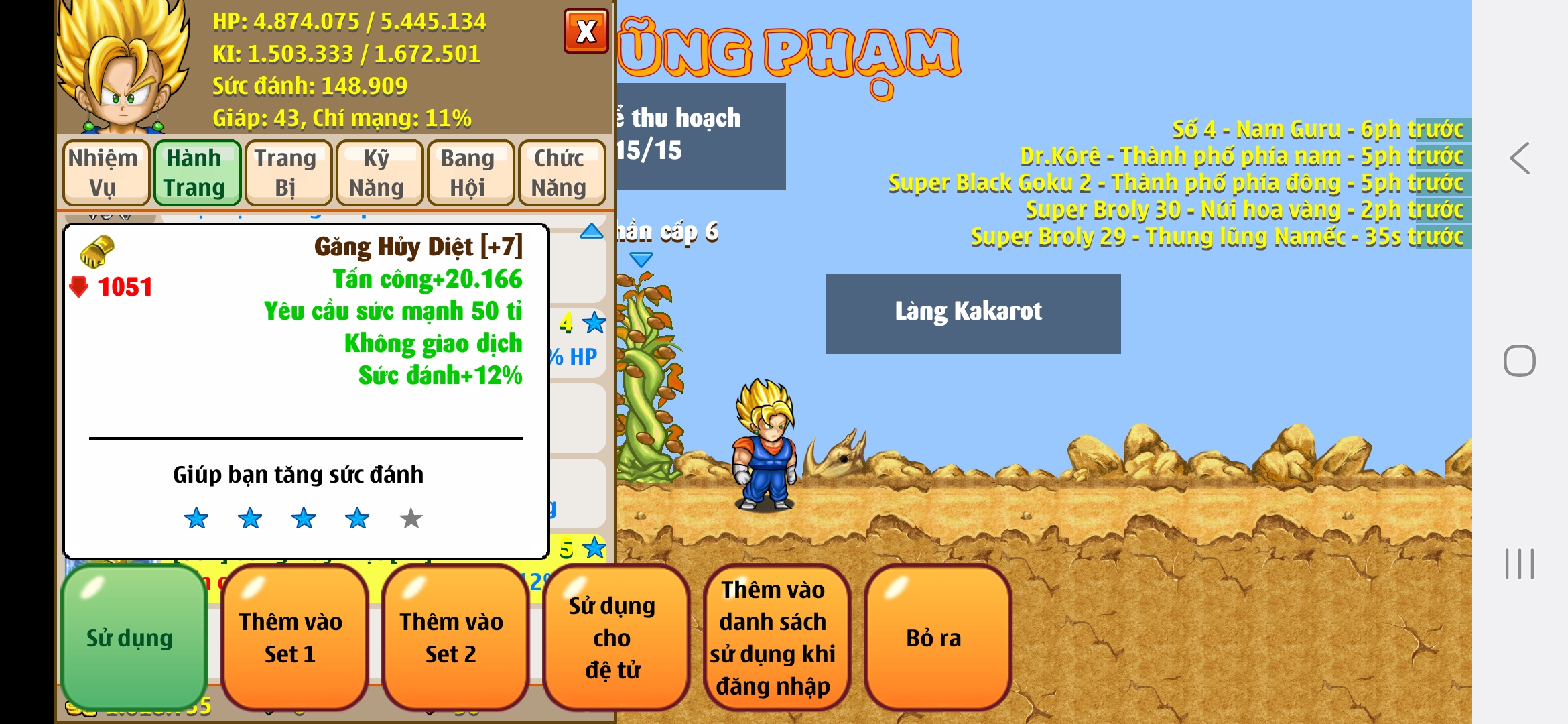Select the Bang Hội tab
1568x724 pixels.
click(468, 172)
